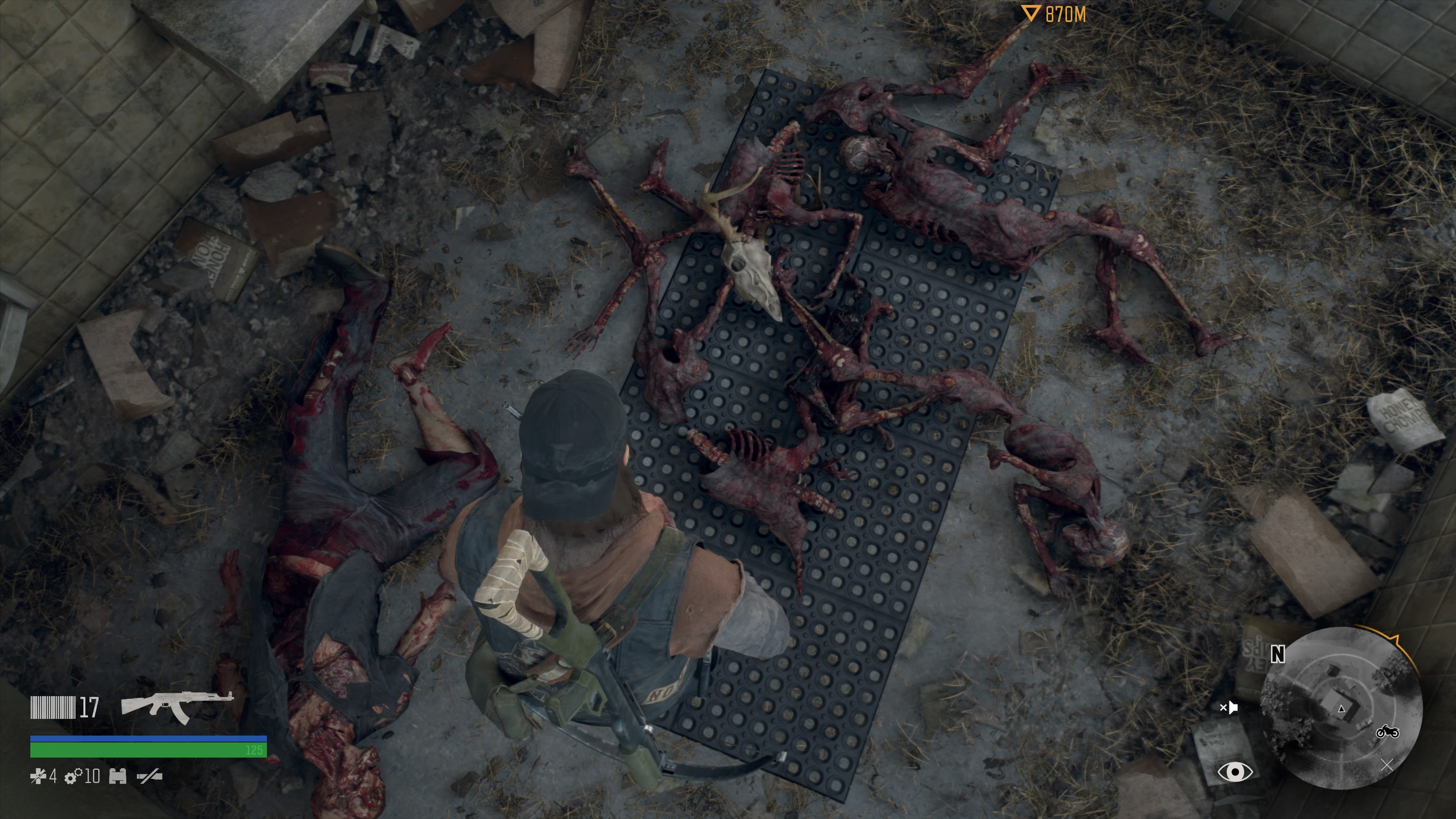Select the assault rifle weapon icon
Viewport: 1456px width, 819px height.
pos(176,706)
